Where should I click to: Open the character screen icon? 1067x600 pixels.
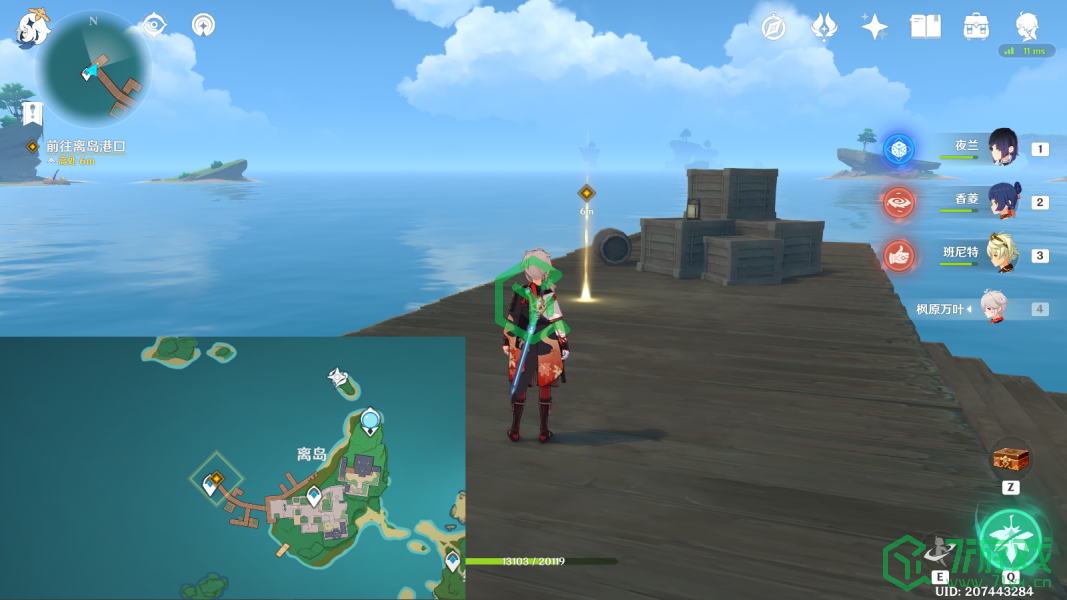(1027, 27)
